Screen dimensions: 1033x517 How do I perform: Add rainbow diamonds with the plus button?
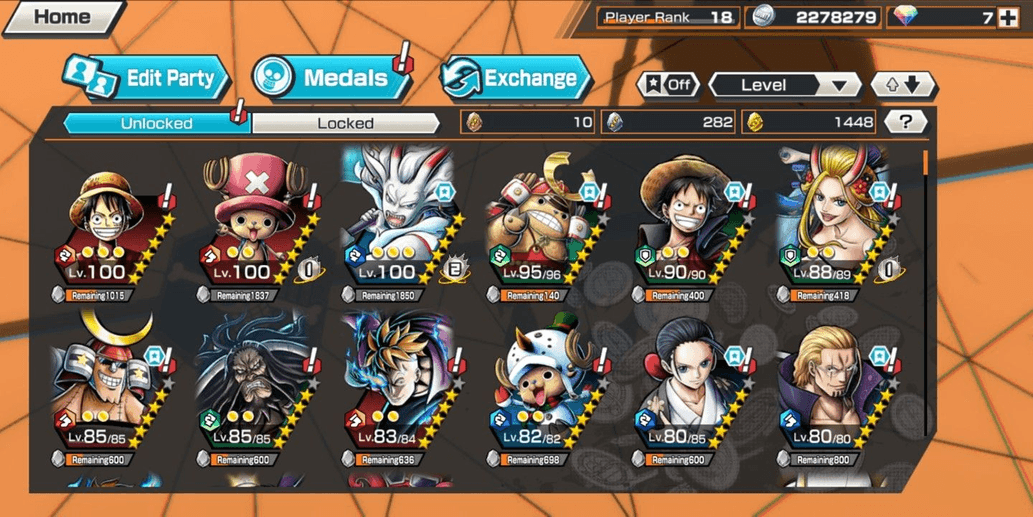click(1008, 17)
